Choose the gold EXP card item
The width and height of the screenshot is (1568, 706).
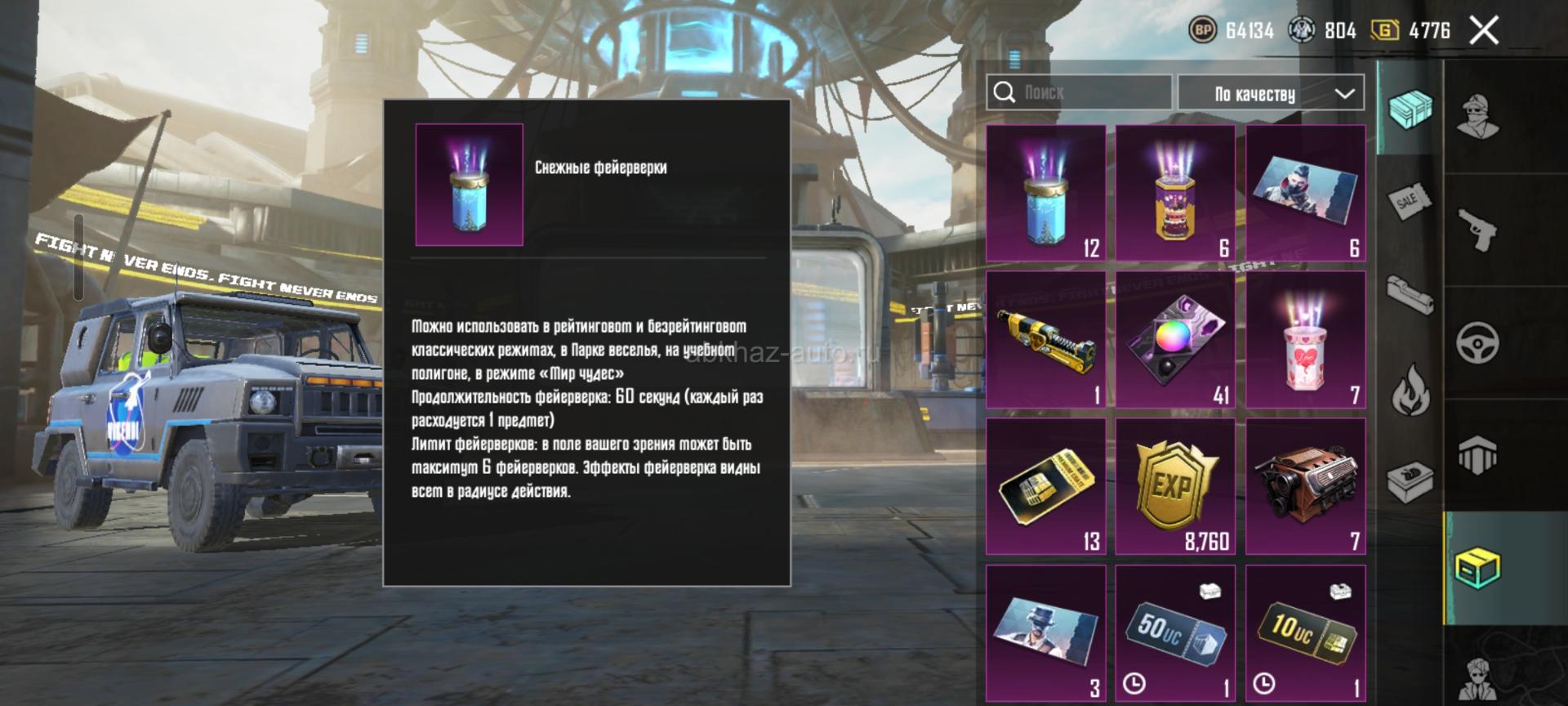click(1175, 486)
